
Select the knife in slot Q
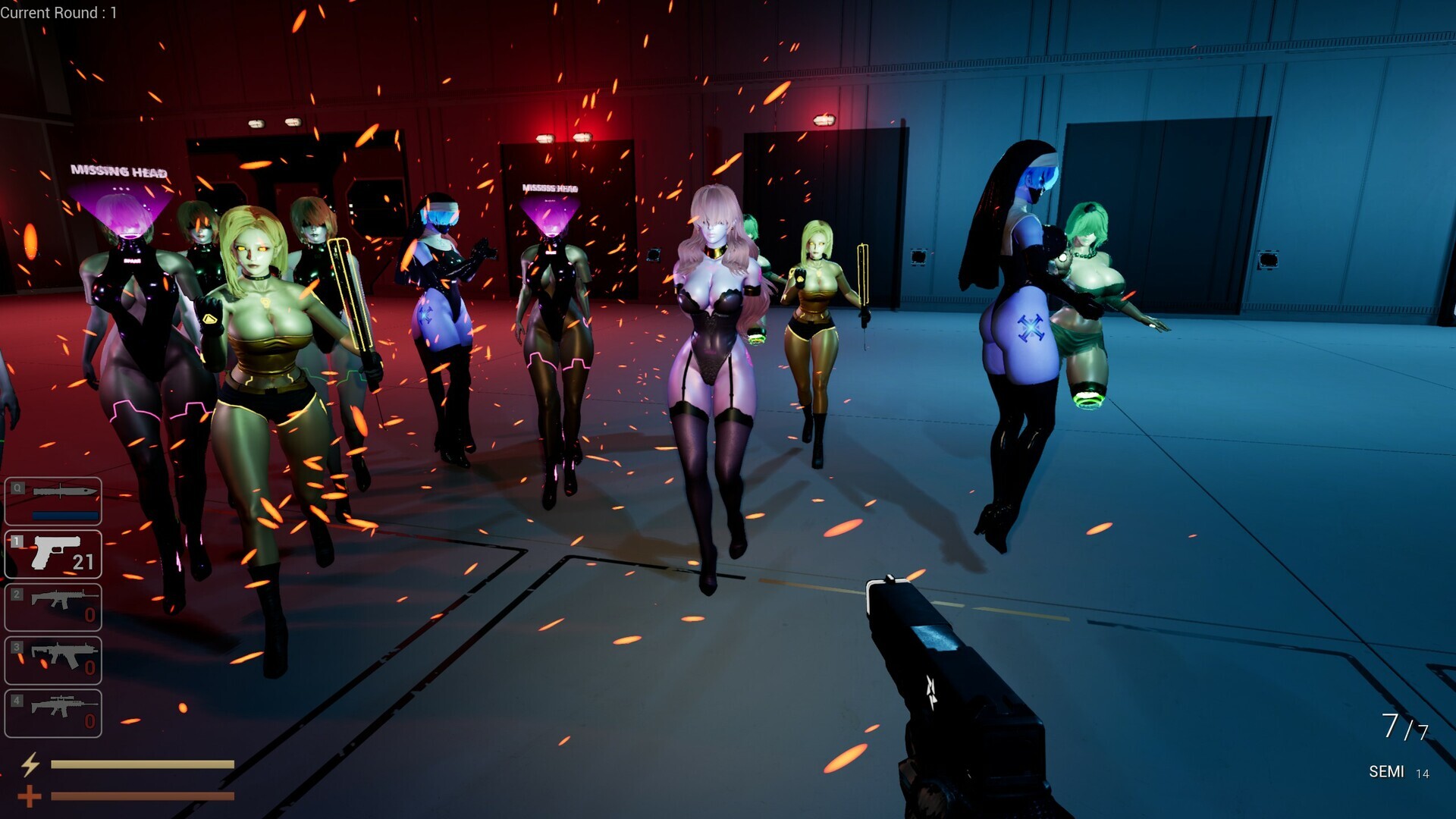[53, 500]
